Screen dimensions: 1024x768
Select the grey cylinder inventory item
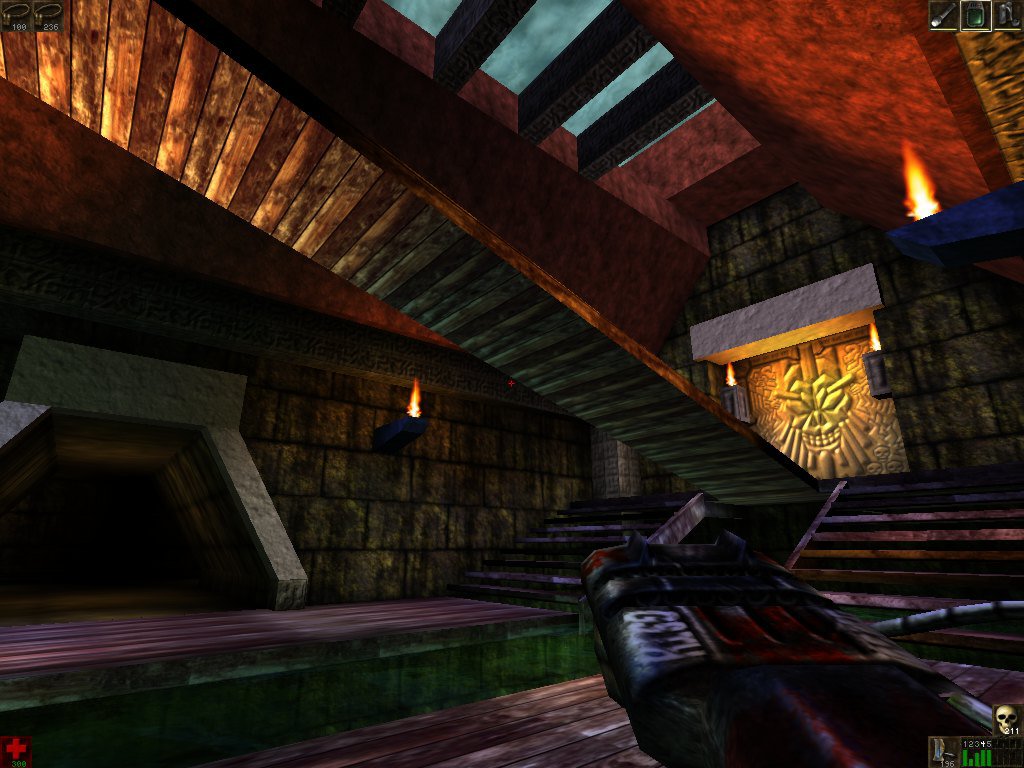pyautogui.click(x=1007, y=15)
